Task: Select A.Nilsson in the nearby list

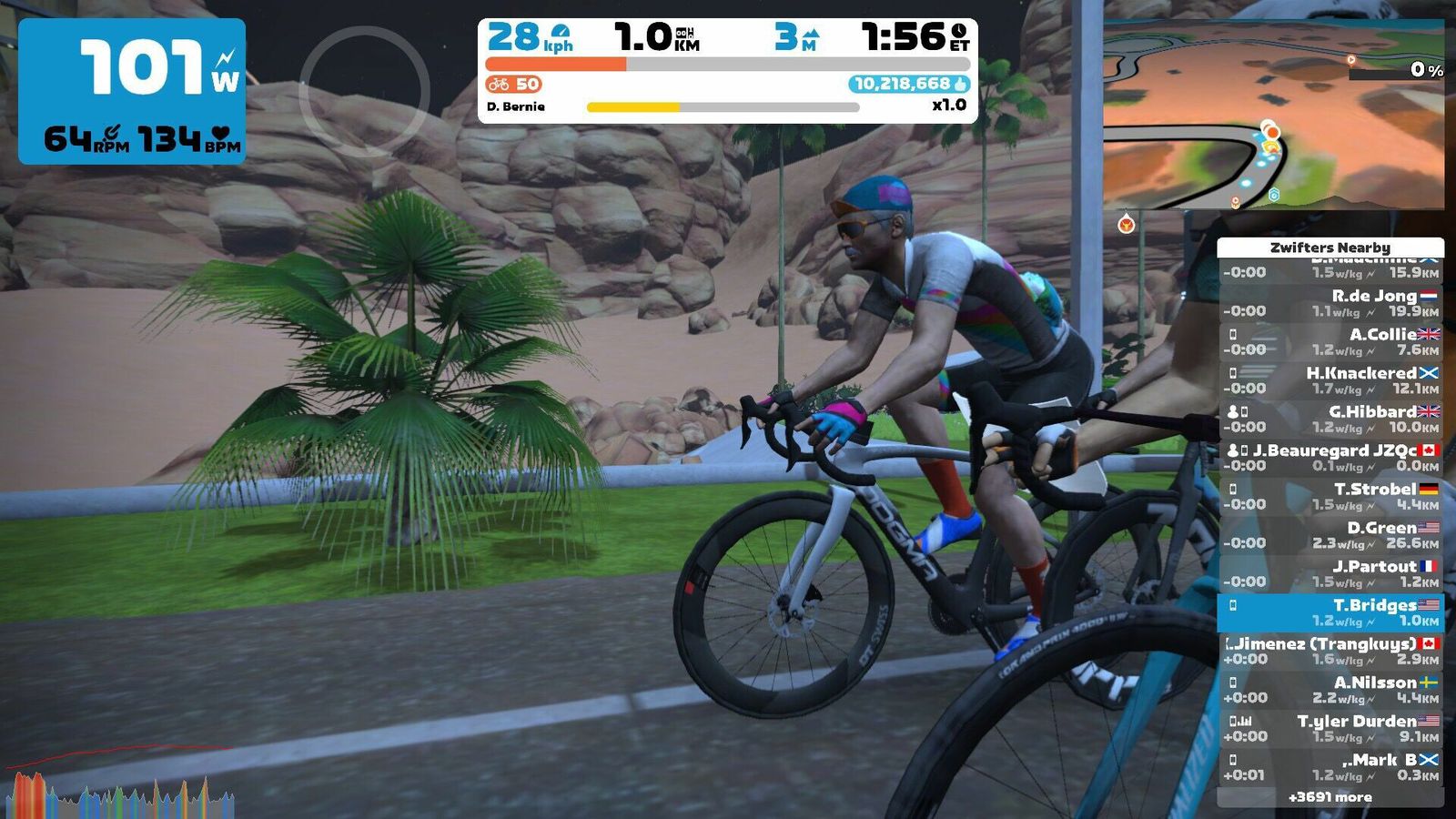Action: (1330, 690)
